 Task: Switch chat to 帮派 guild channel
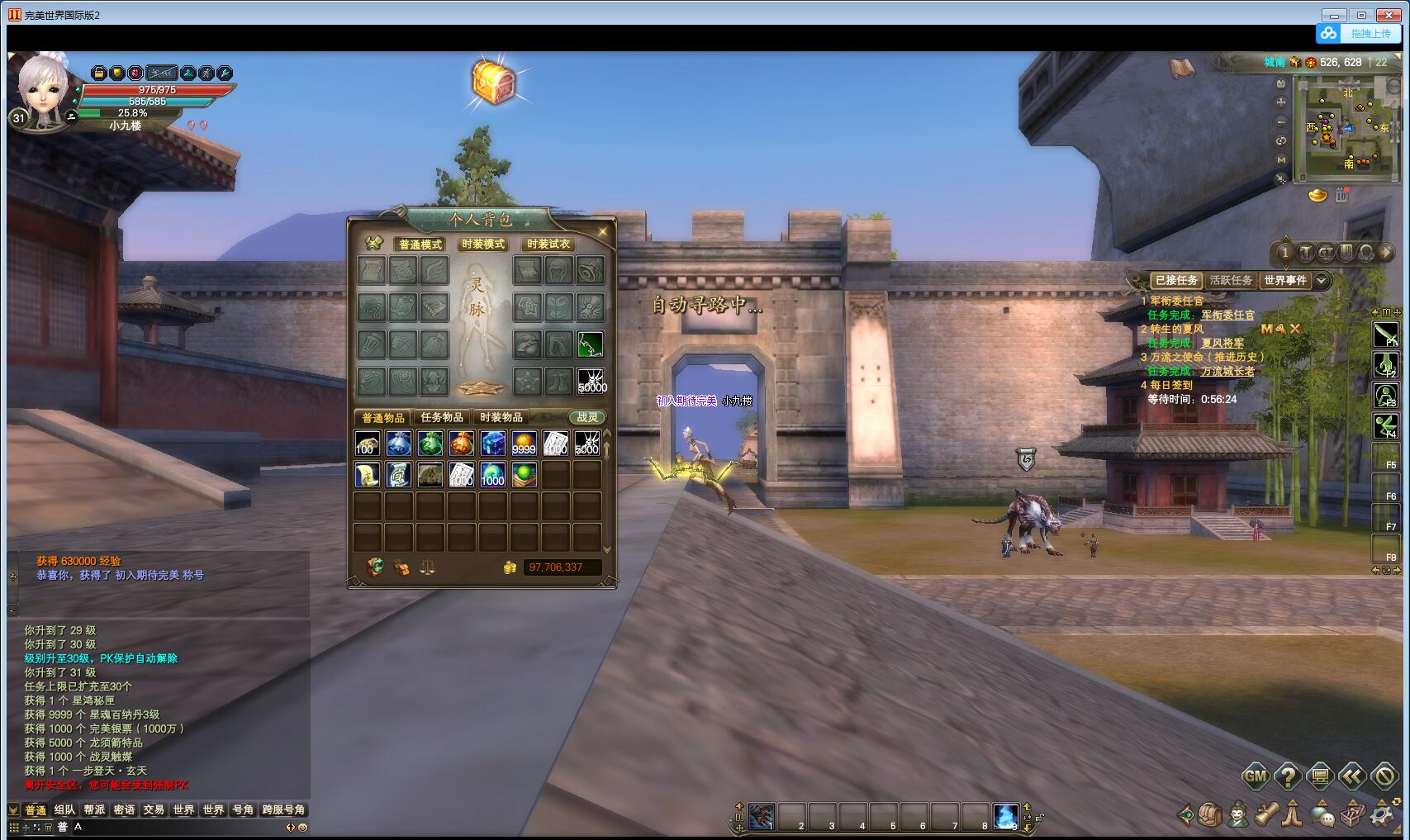[x=94, y=810]
